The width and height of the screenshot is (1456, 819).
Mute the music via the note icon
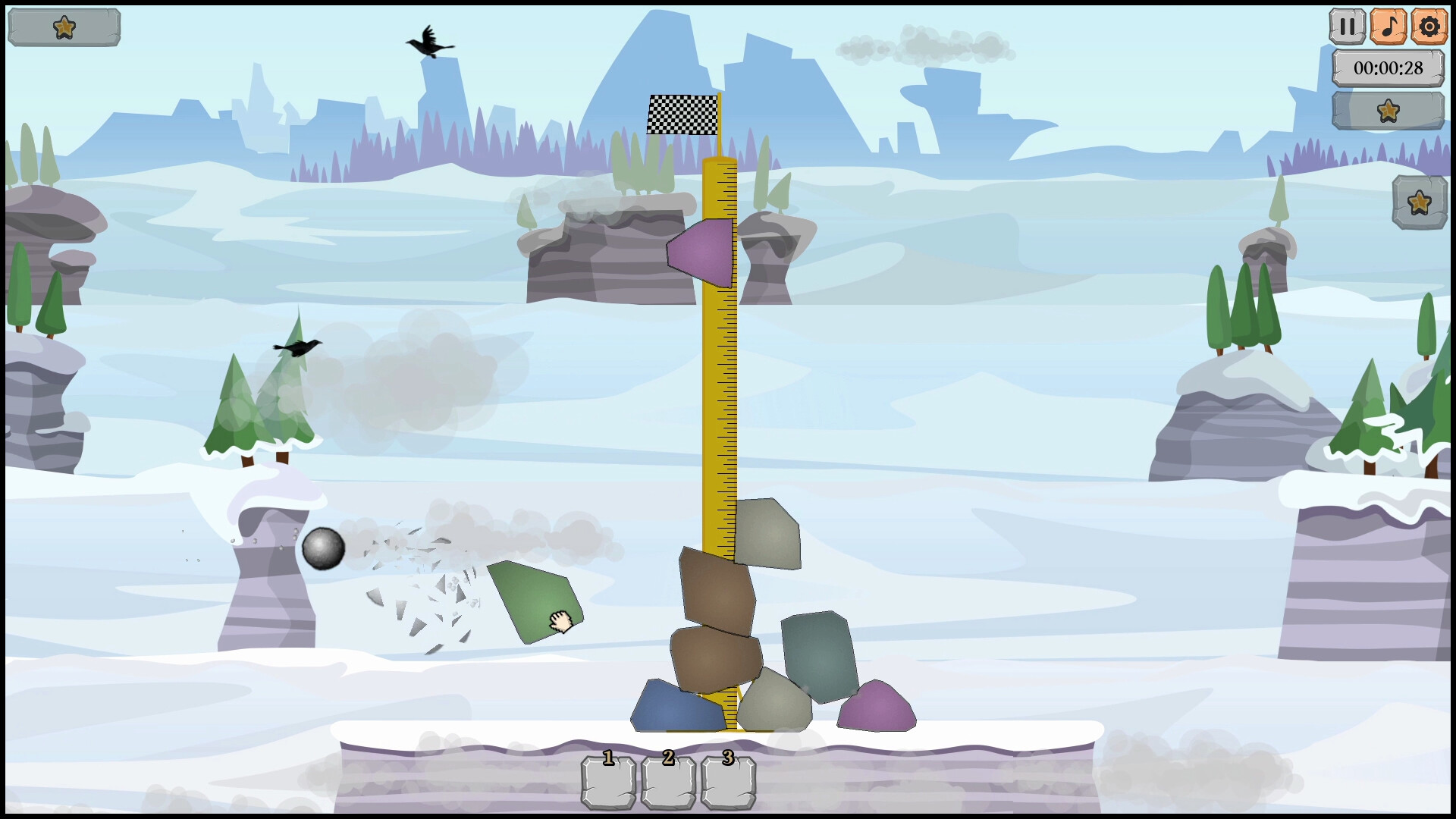tap(1389, 25)
